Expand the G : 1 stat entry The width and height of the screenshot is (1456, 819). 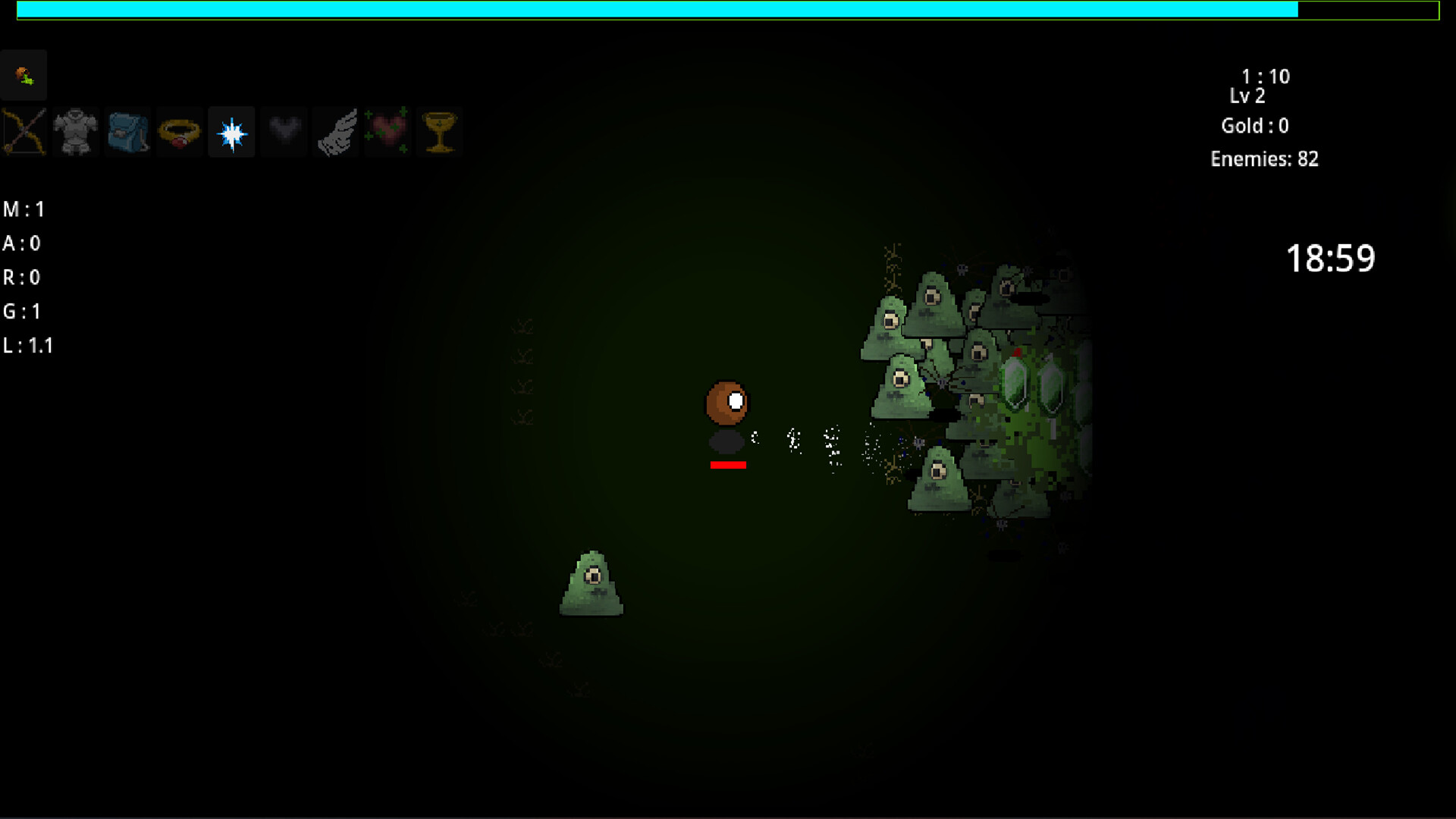pos(24,311)
